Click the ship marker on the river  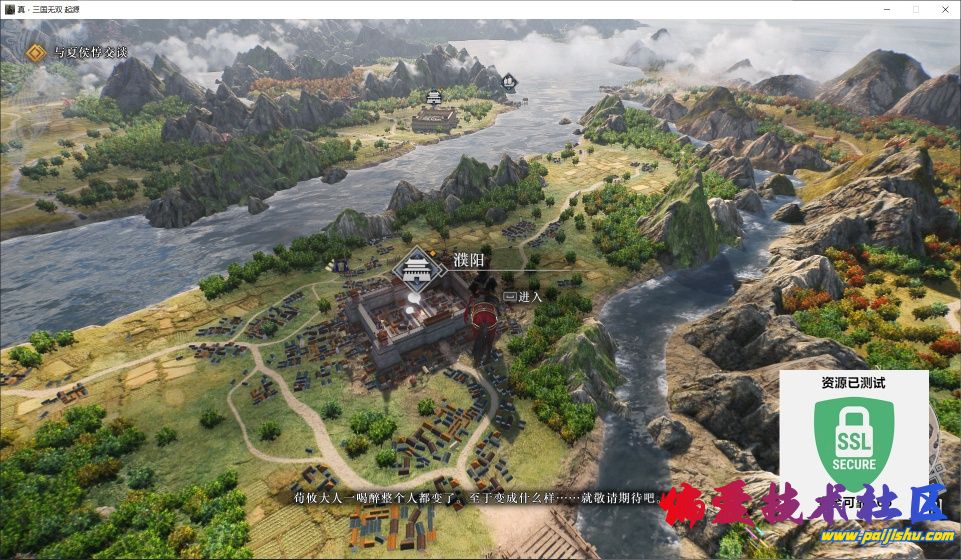coord(508,80)
